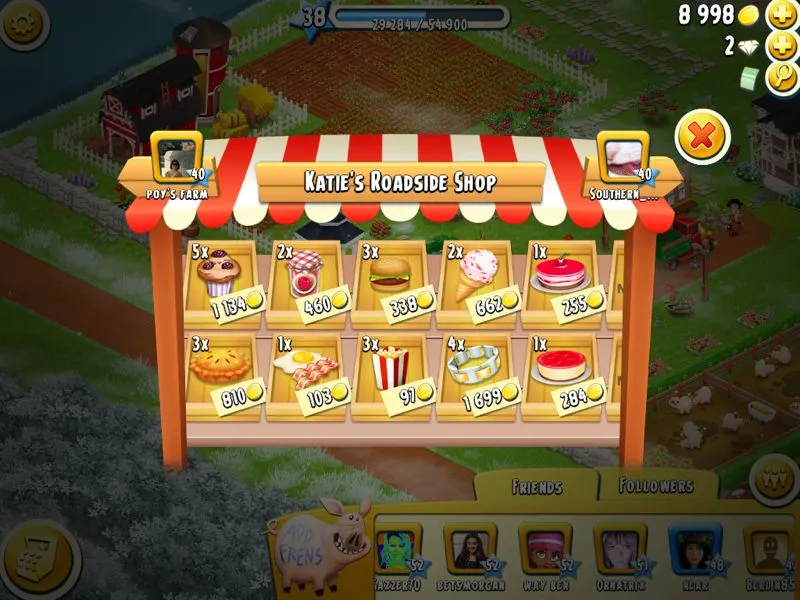This screenshot has height=600, width=800.
Task: Visit friend Betsmorgan's farm
Action: [x=470, y=552]
